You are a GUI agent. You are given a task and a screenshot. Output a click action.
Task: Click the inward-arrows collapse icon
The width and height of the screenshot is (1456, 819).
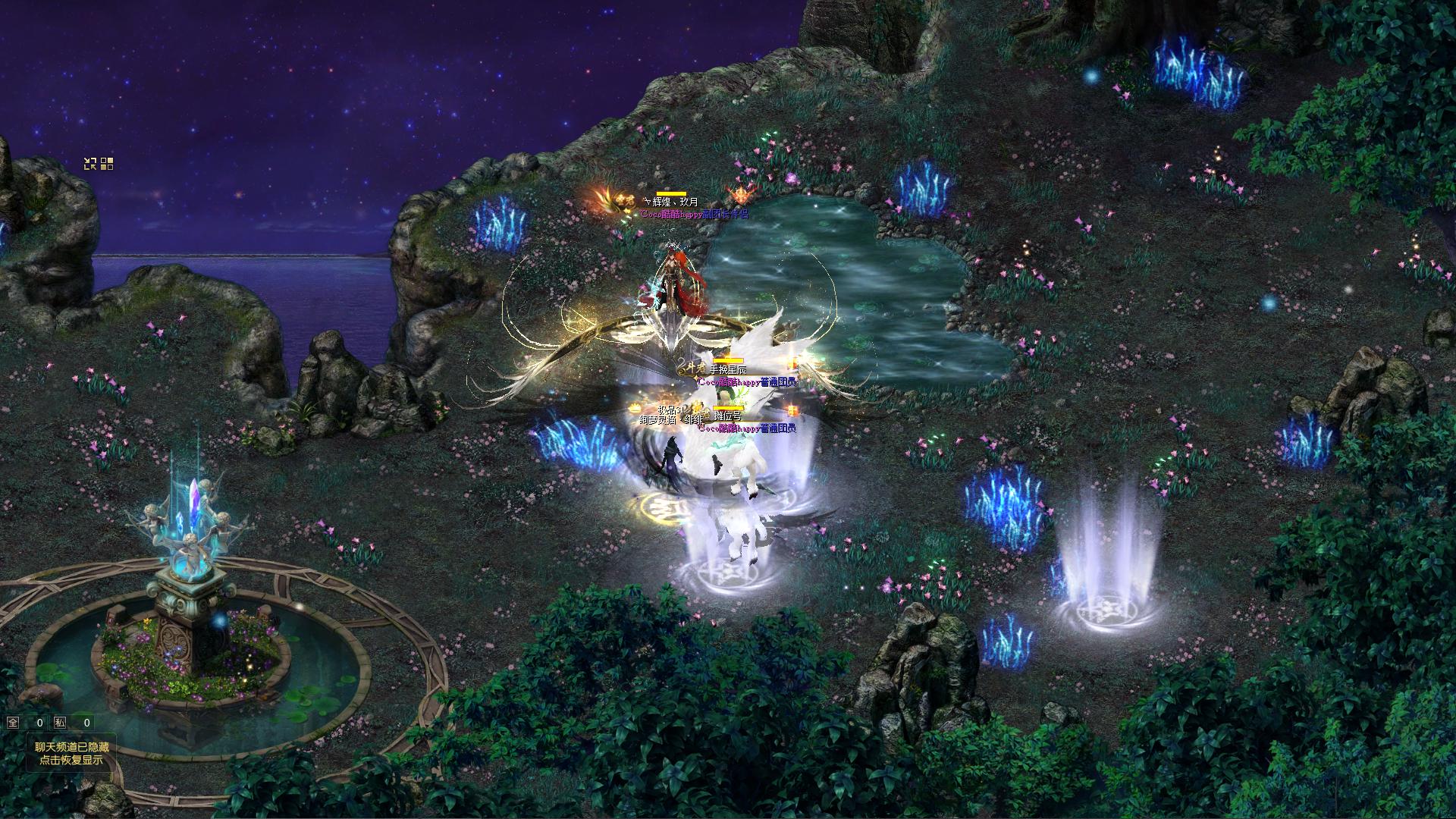coord(90,163)
